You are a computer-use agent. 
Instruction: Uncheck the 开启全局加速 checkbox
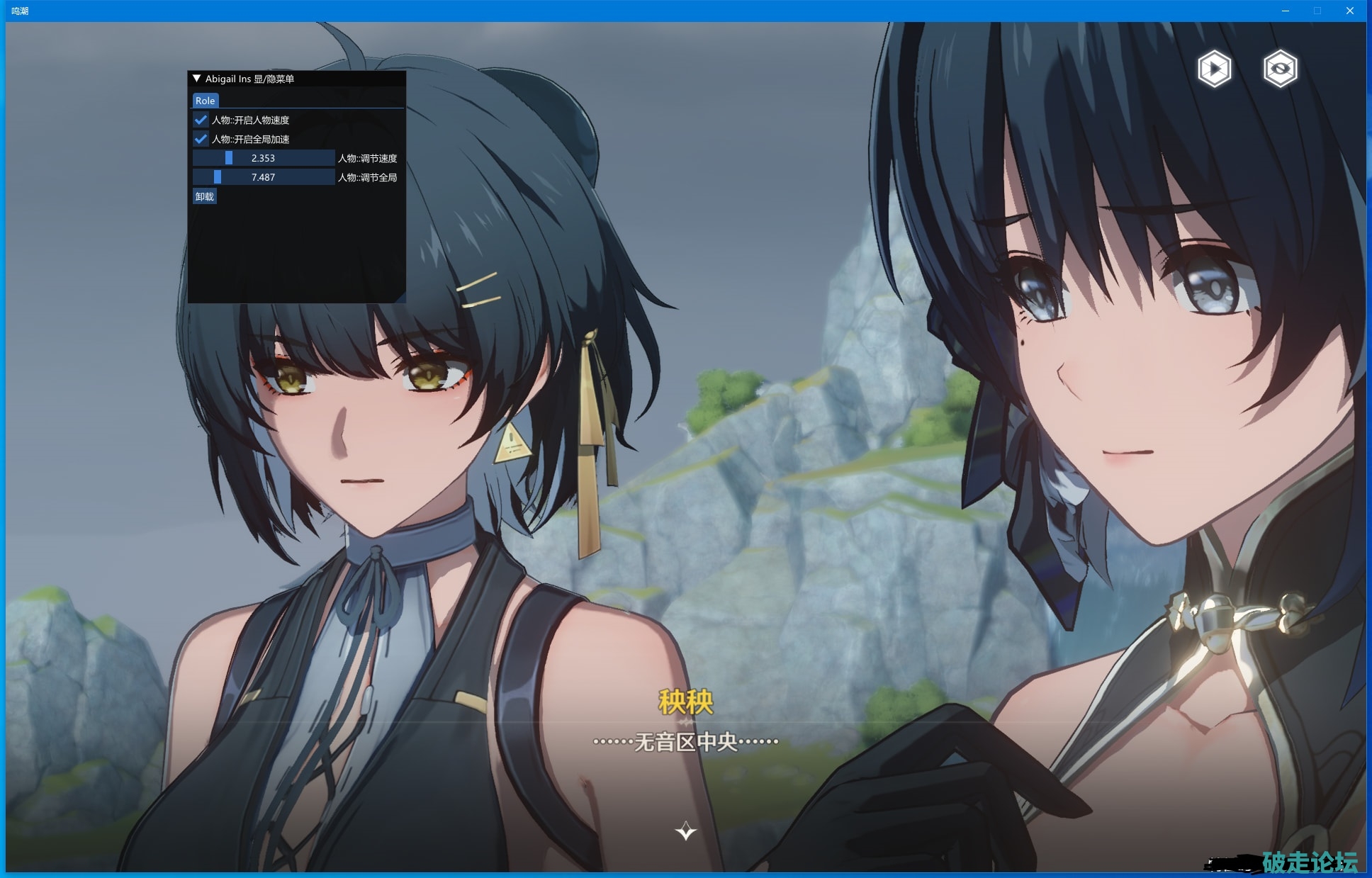(x=201, y=139)
